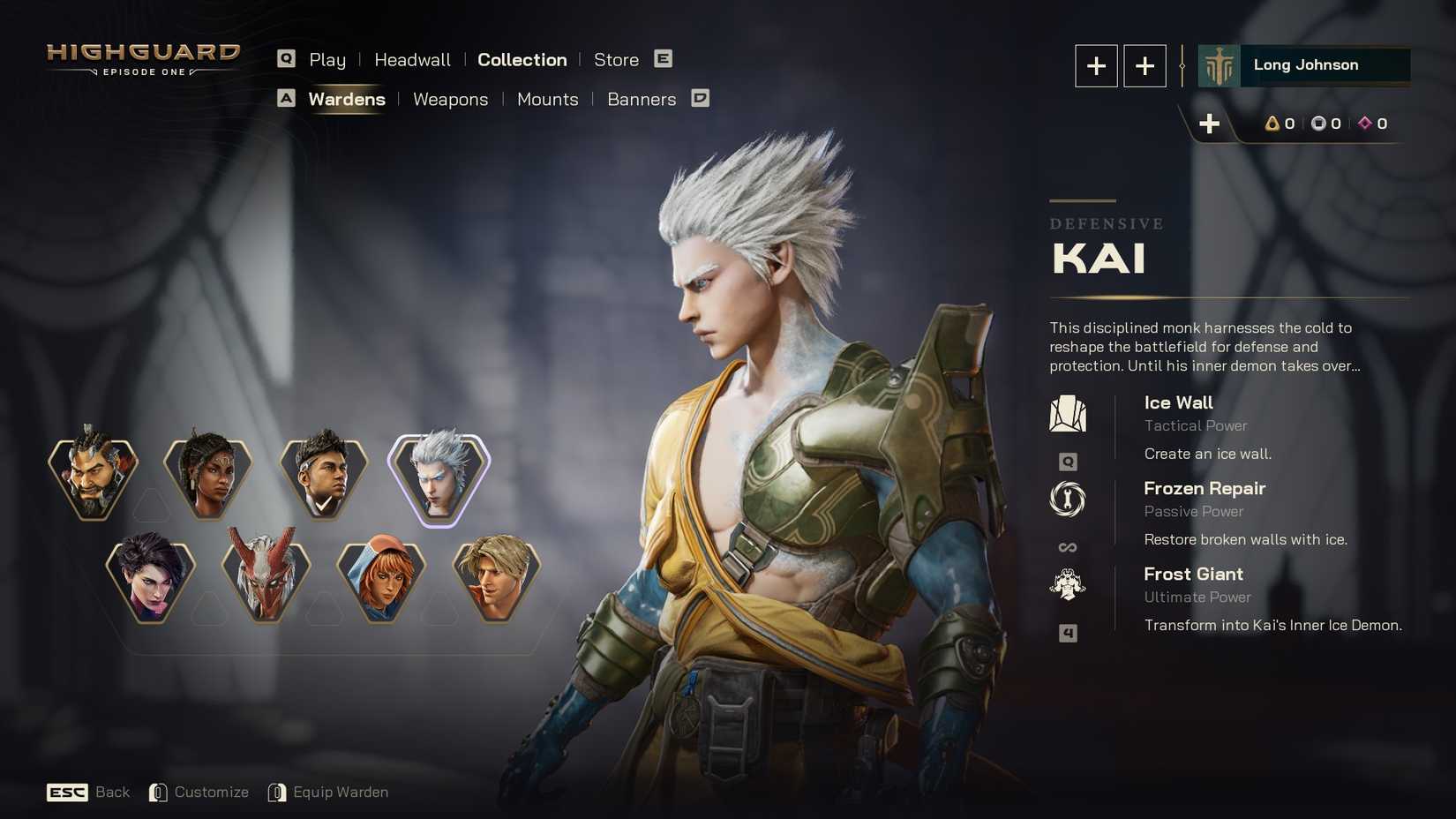Viewport: 1456px width, 819px height.
Task: Select the orange-haired warden portrait
Action: [x=381, y=578]
